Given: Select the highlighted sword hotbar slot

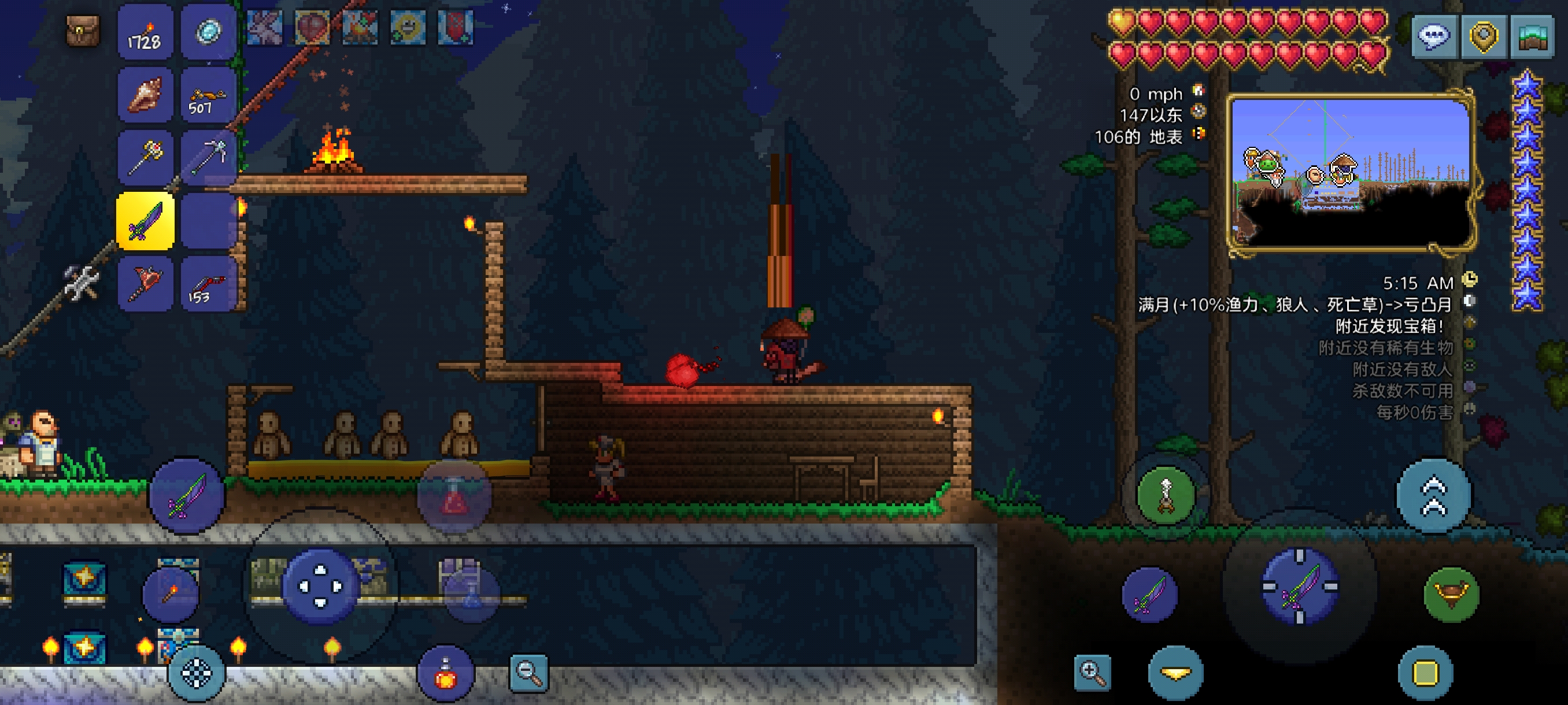Looking at the screenshot, I should coord(145,221).
